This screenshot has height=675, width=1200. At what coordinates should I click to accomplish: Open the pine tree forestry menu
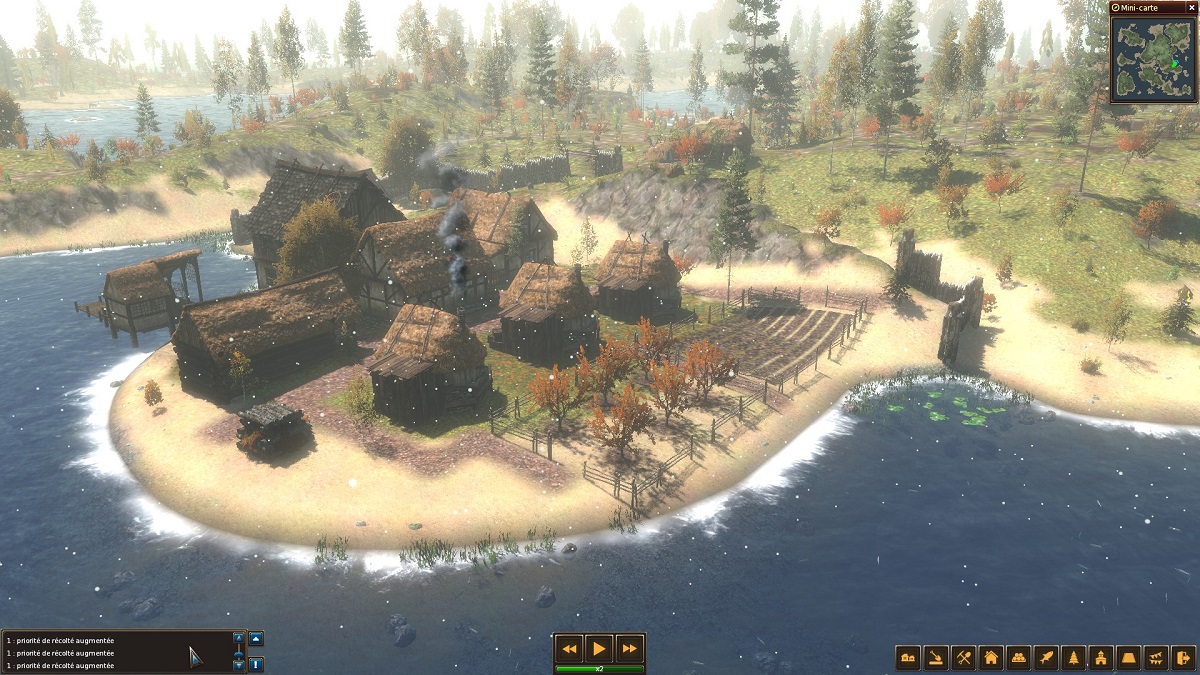(x=1075, y=658)
